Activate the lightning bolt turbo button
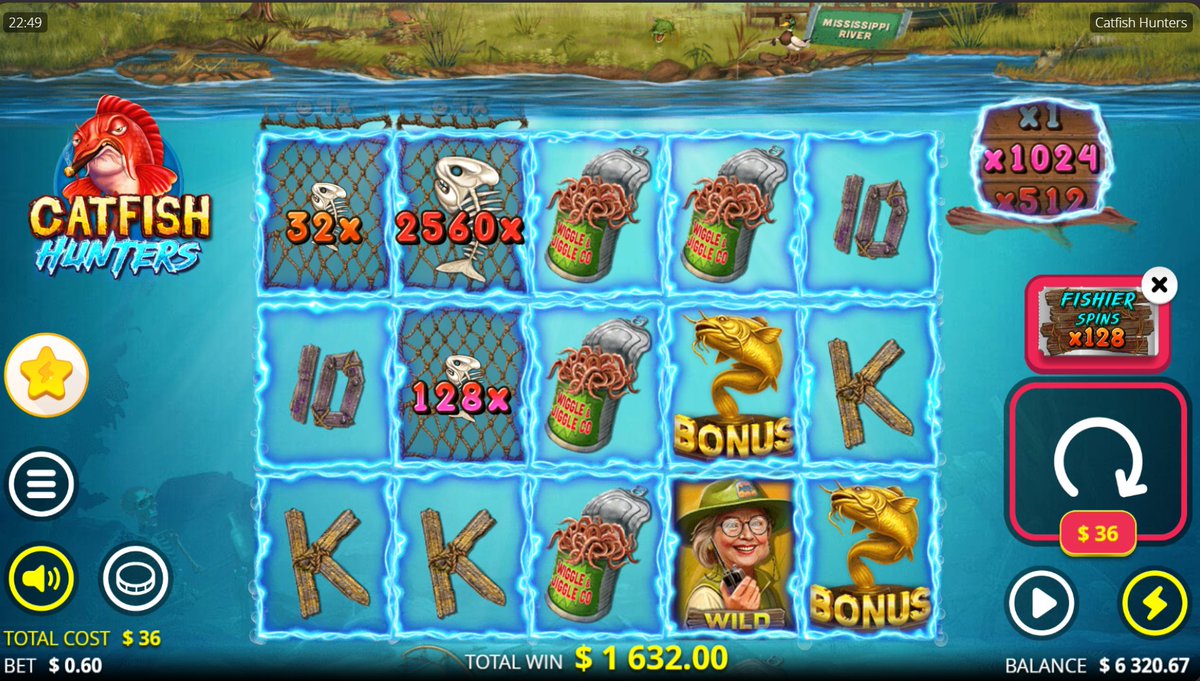Viewport: 1200px width, 681px height. point(1153,603)
